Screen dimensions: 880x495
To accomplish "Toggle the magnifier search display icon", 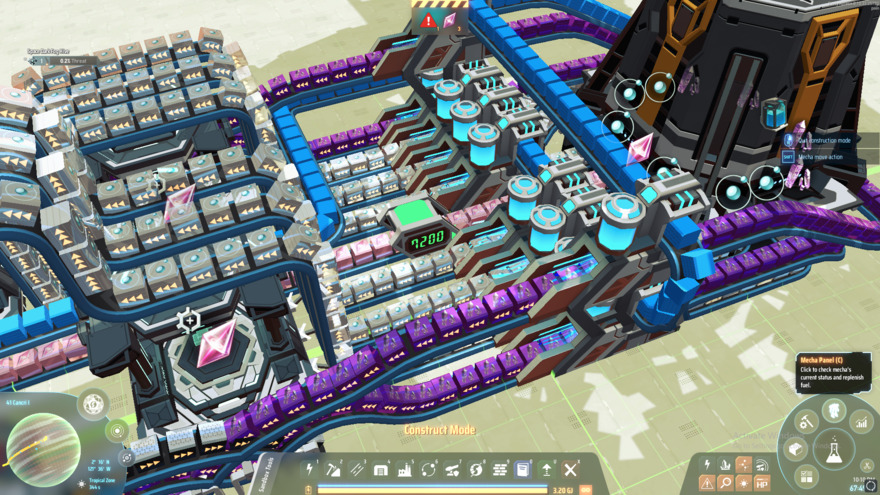I will point(725,483).
